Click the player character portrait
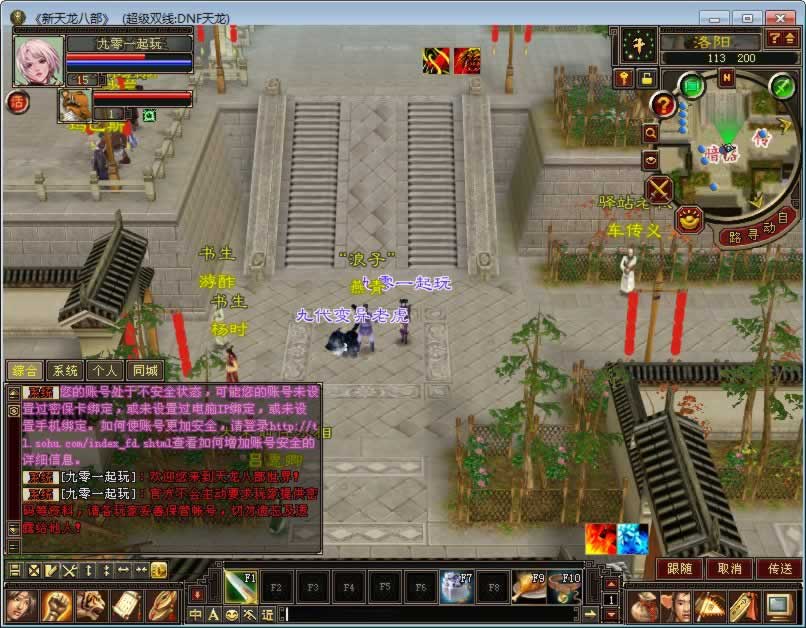The width and height of the screenshot is (806, 628). (38, 62)
